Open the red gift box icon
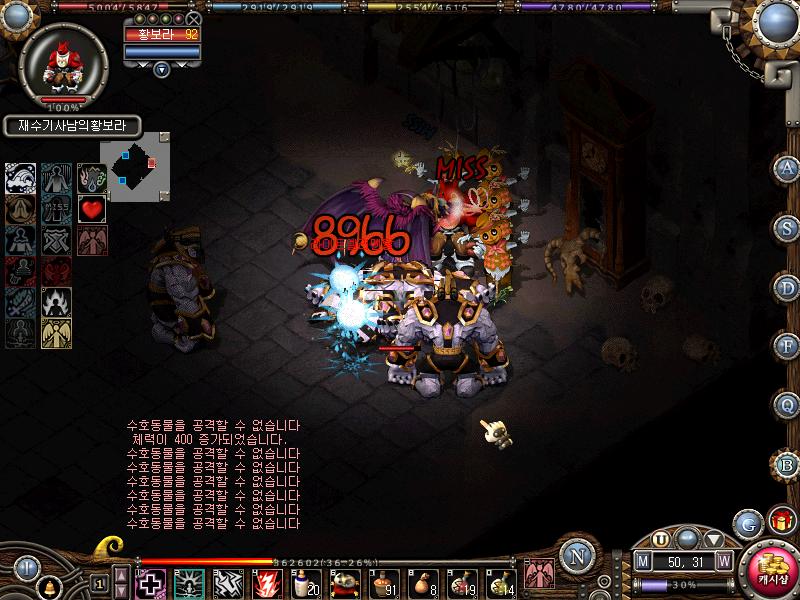The image size is (800, 600). pyautogui.click(x=779, y=520)
